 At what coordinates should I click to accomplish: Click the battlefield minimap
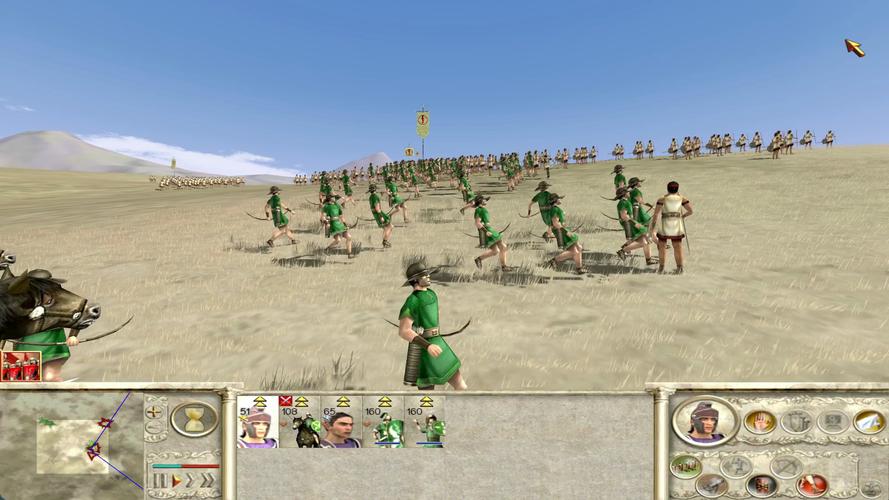point(72,445)
